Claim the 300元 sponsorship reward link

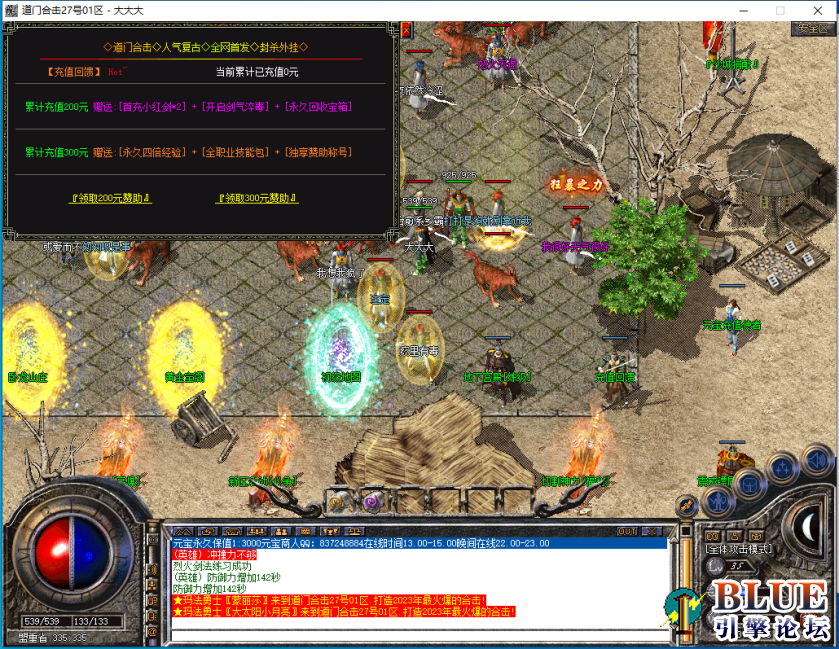click(257, 198)
